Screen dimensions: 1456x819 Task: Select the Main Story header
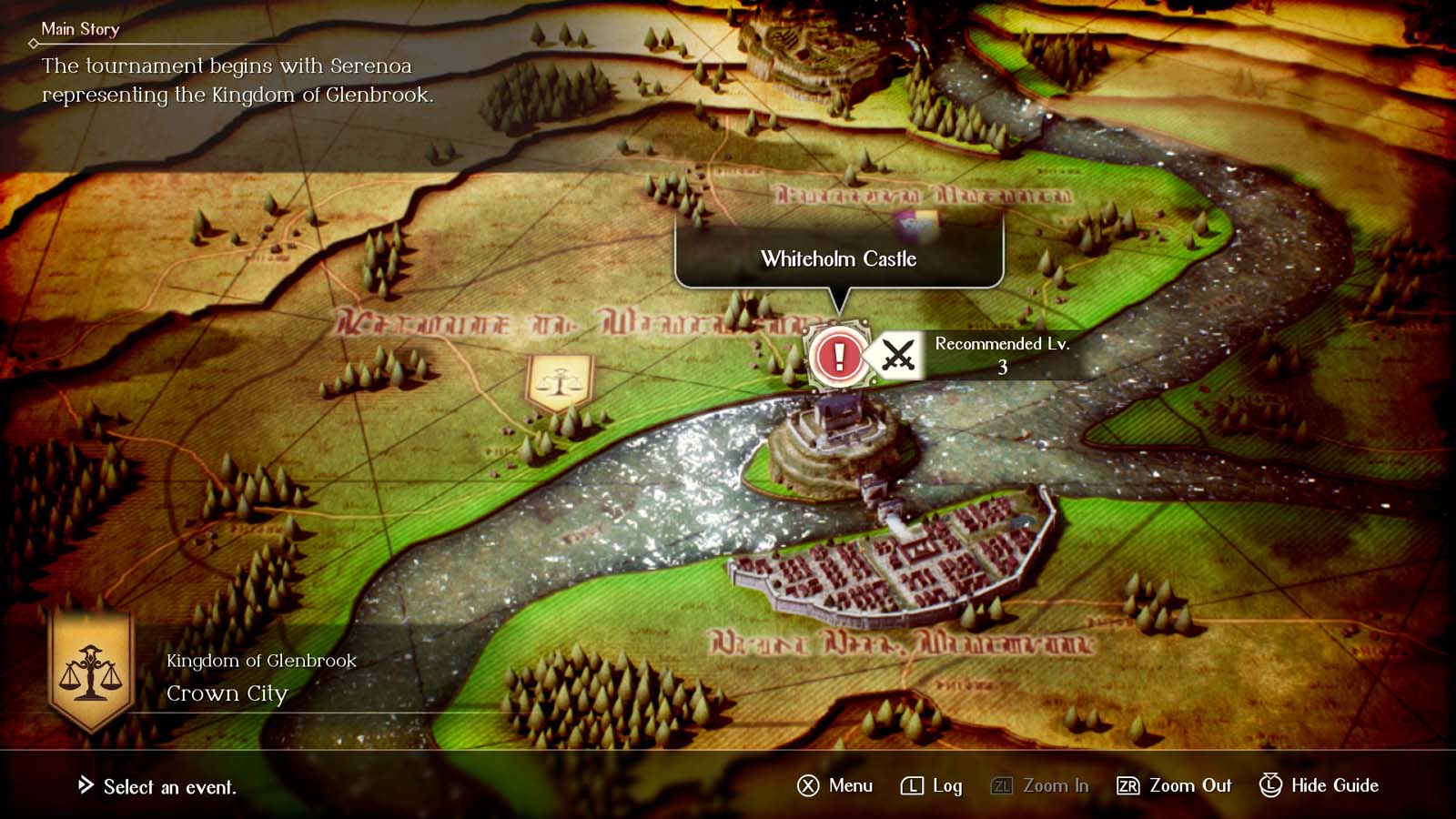(80, 28)
